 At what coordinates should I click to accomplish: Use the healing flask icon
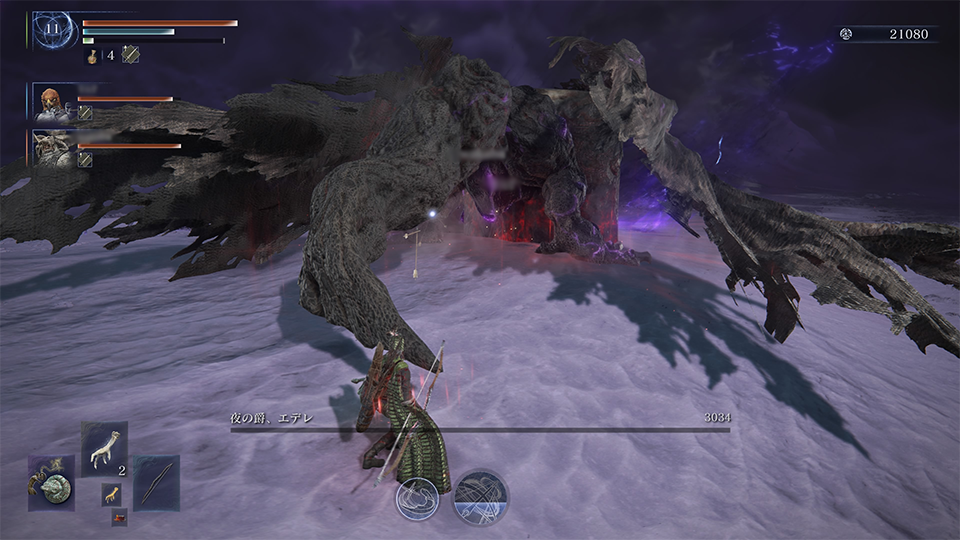point(93,56)
